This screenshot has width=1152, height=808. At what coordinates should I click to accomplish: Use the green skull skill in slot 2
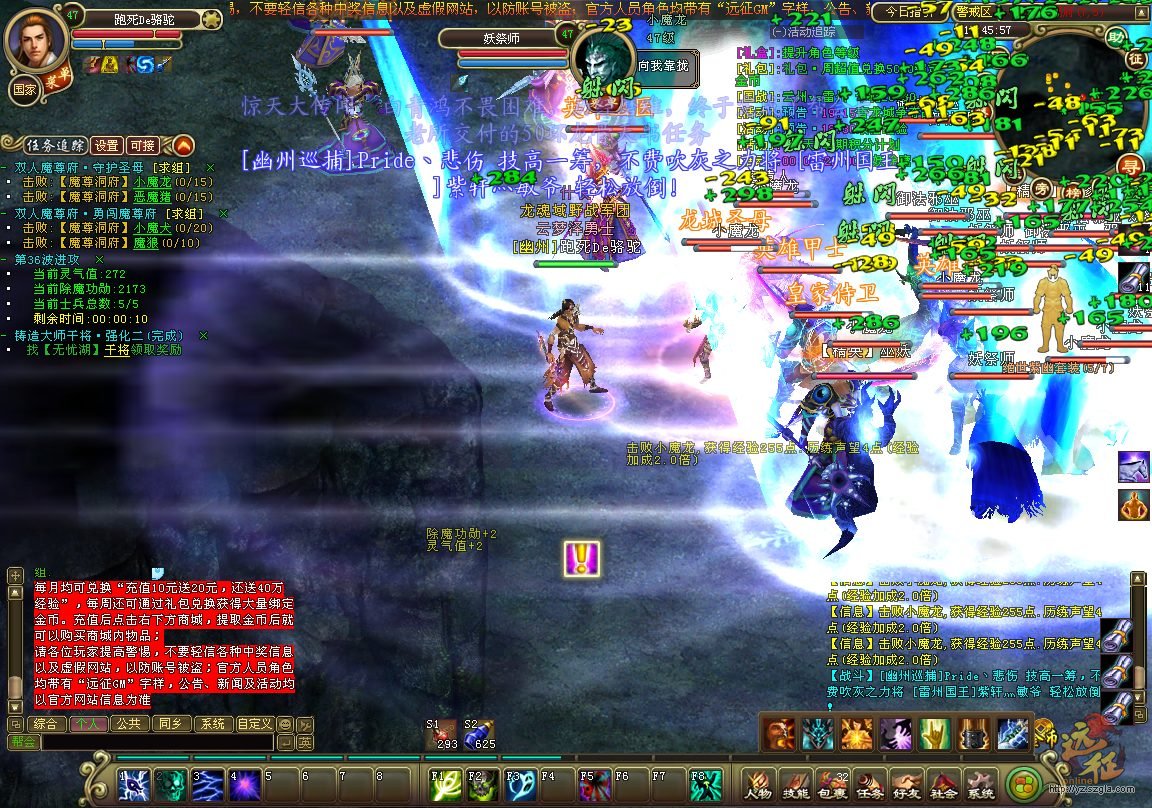coord(172,785)
